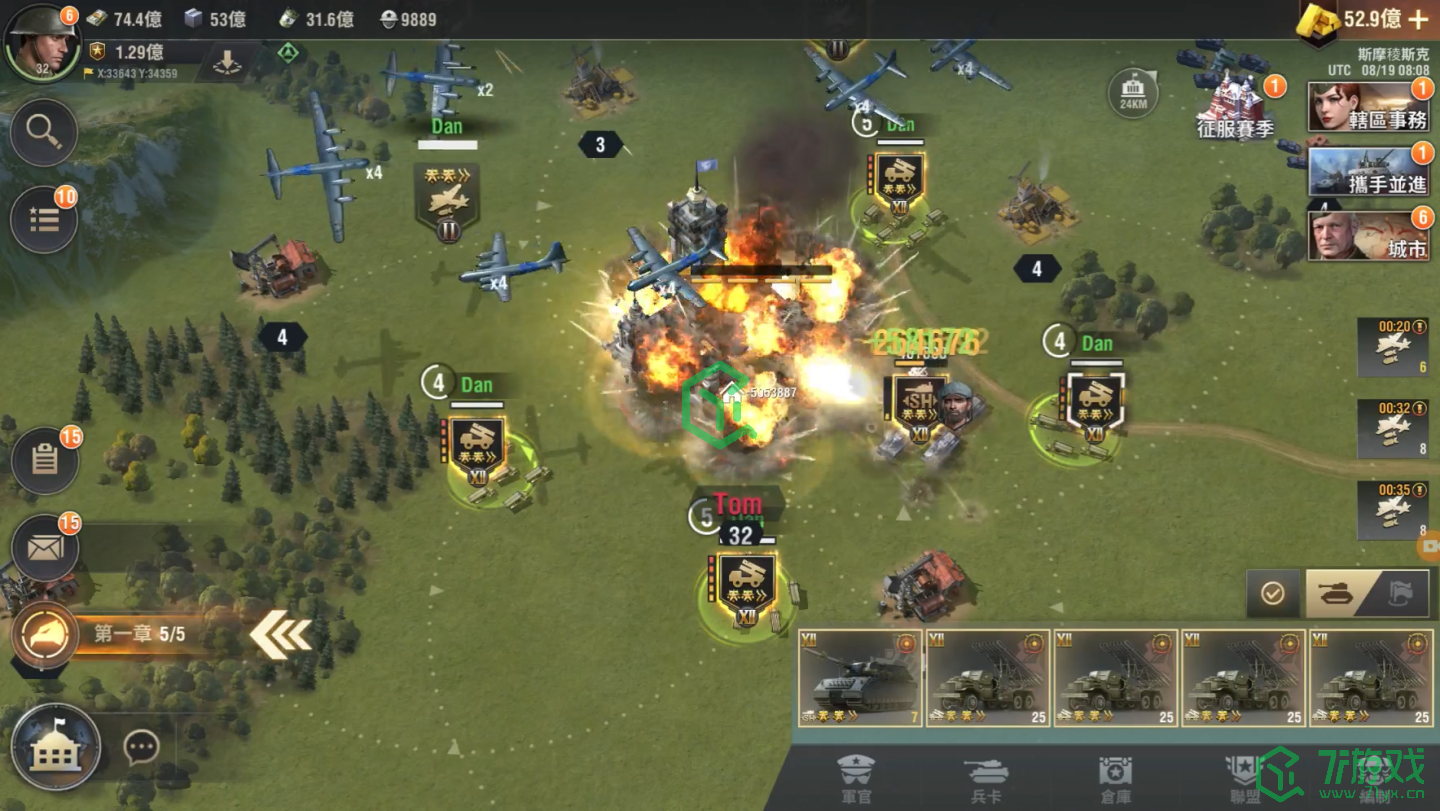
Task: Open the task list menu button
Action: pyautogui.click(x=44, y=220)
